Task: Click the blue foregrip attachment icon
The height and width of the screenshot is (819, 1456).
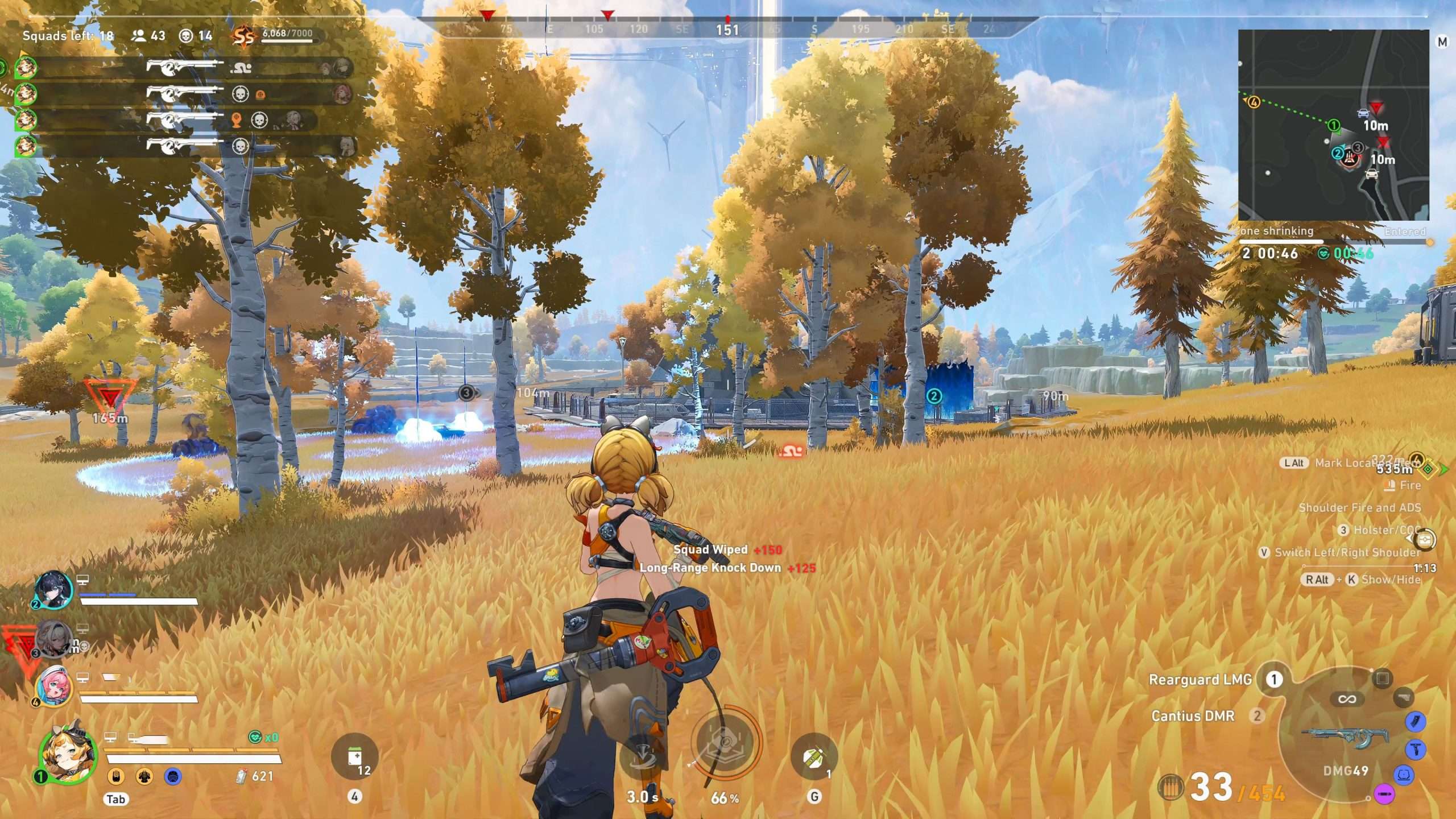Action: [x=1415, y=749]
